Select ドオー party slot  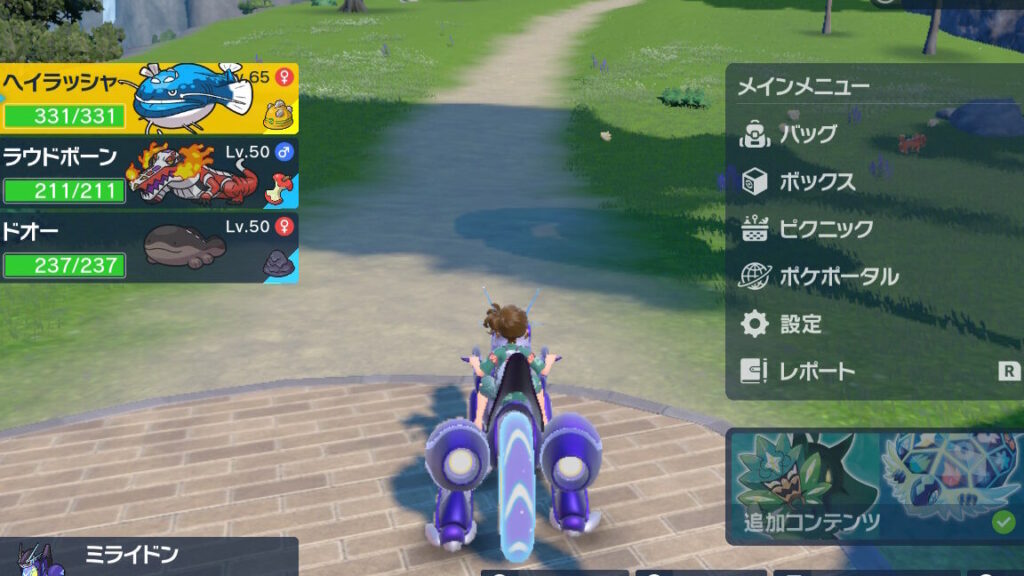pyautogui.click(x=148, y=246)
